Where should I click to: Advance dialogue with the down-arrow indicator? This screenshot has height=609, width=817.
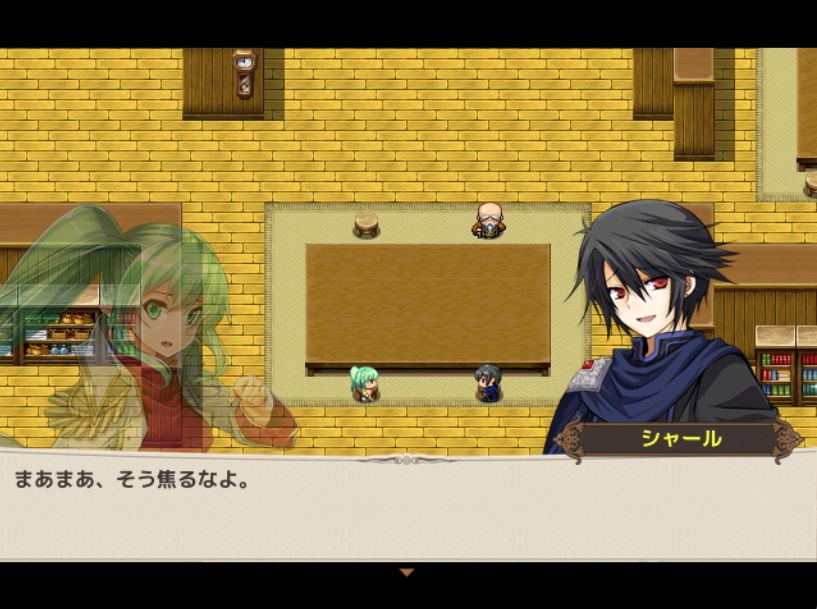click(x=406, y=572)
